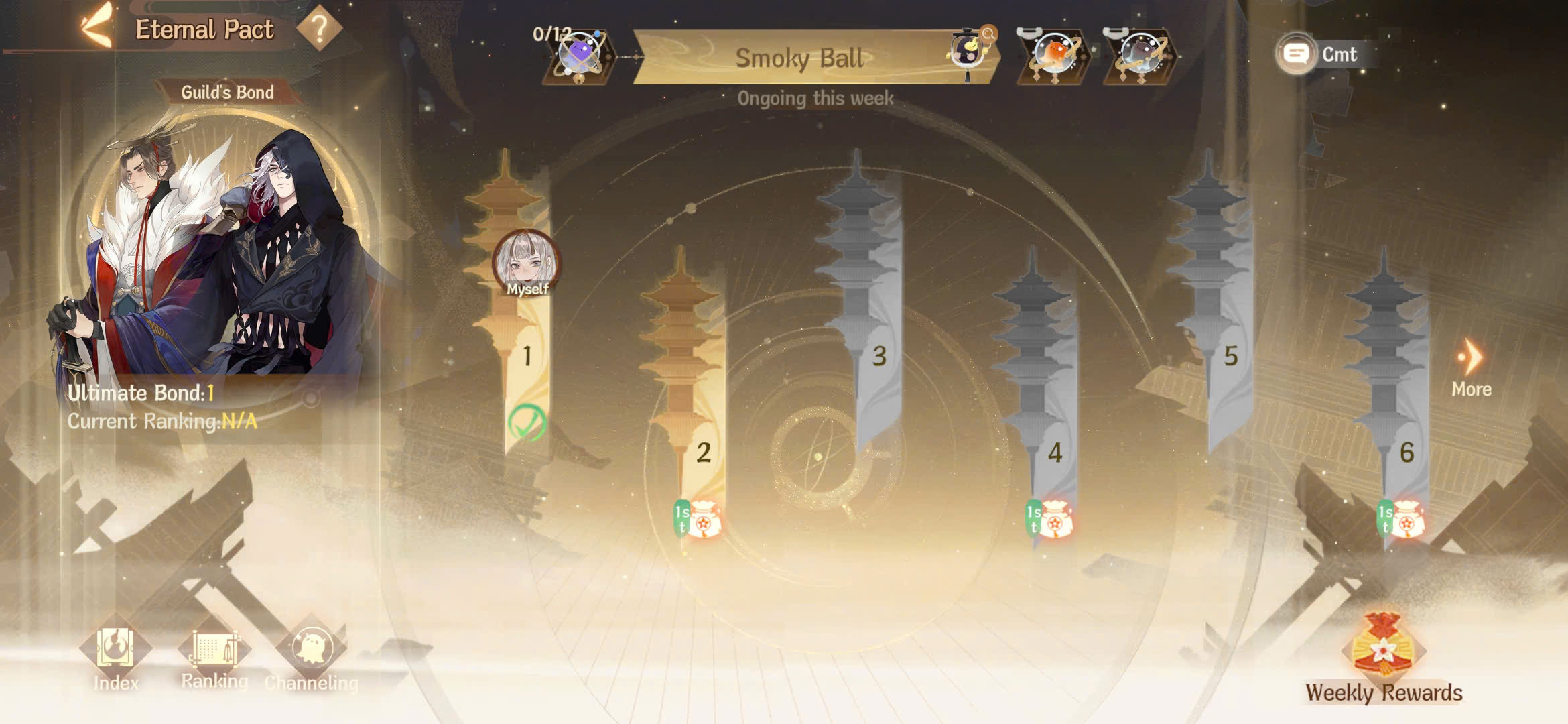Select the orange spirit ball icon
The image size is (1568, 724).
(x=1053, y=55)
